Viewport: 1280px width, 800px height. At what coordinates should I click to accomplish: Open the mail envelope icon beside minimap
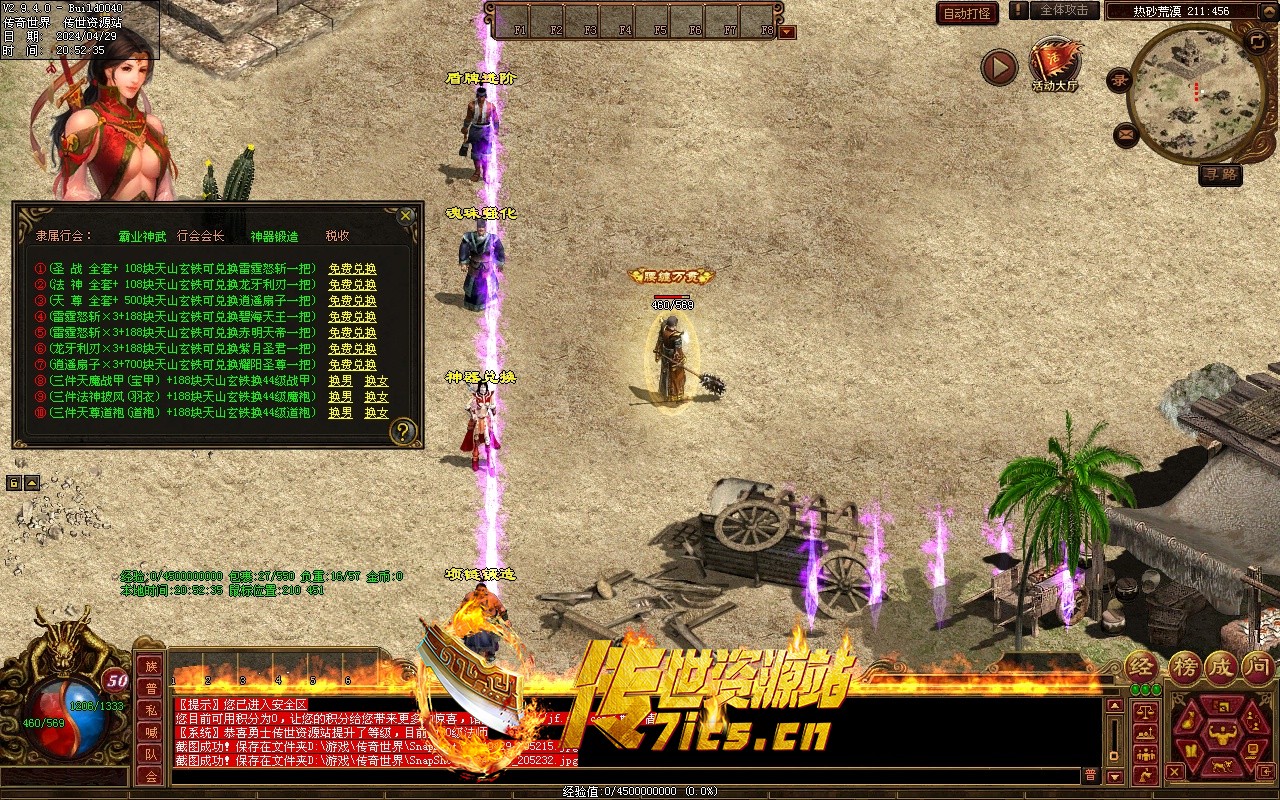click(x=1126, y=133)
